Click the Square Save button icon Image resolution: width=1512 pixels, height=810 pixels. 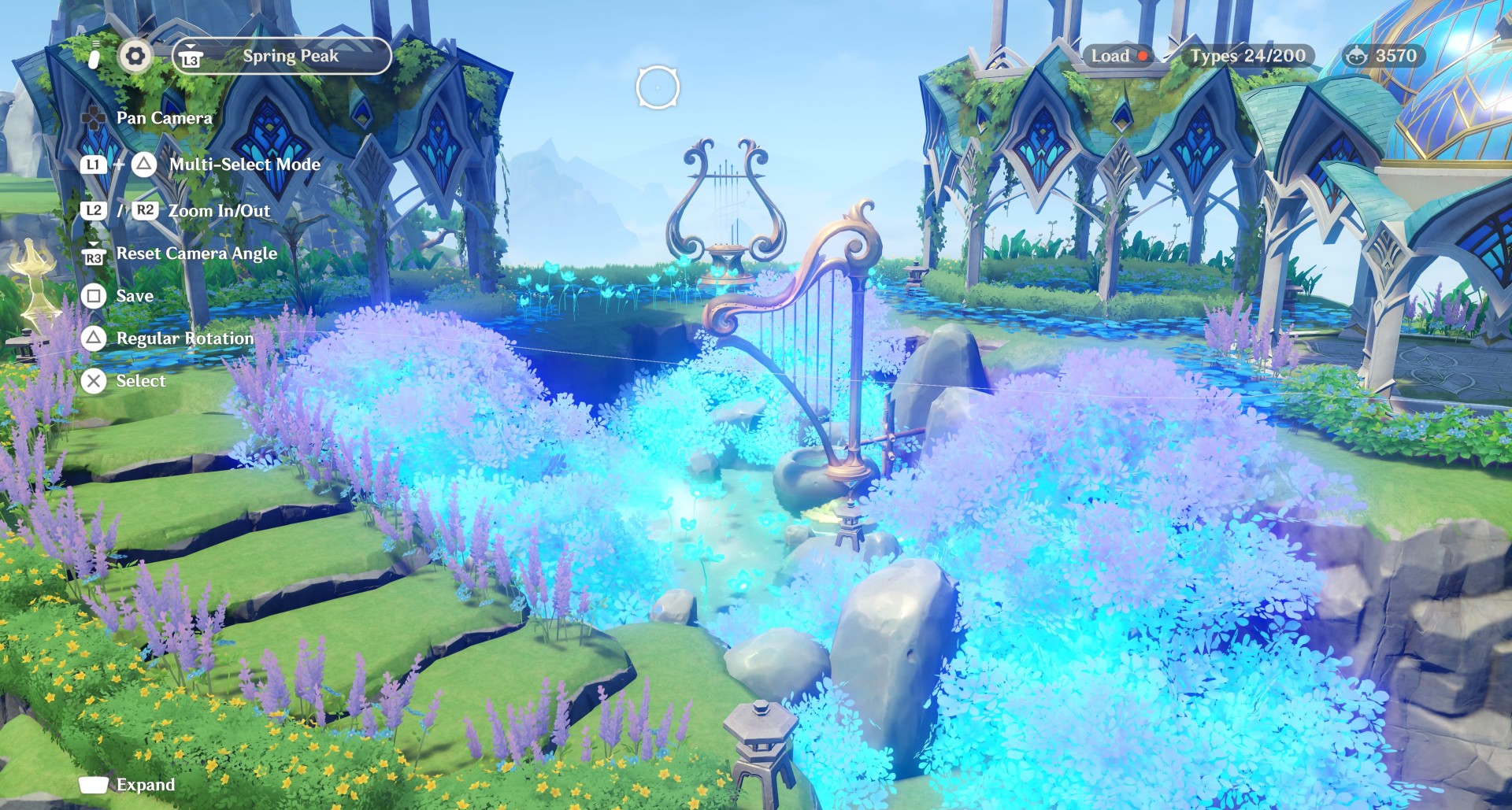[94, 296]
